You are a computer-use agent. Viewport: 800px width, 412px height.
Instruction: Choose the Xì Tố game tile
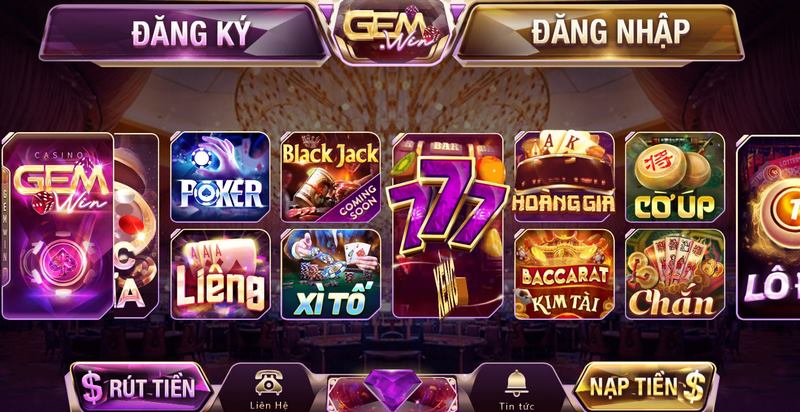[x=329, y=272]
